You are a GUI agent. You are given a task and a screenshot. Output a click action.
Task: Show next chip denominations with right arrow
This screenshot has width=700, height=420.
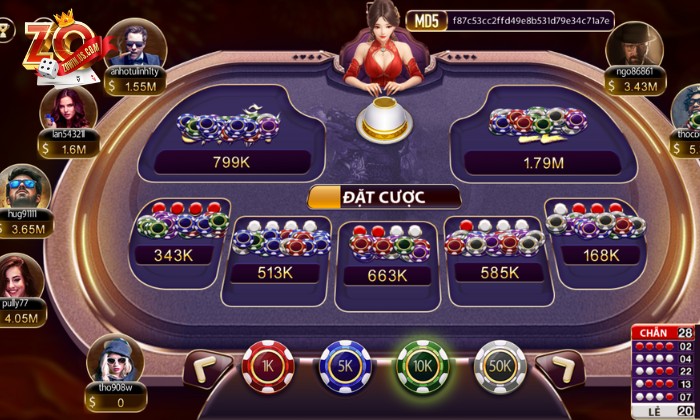click(558, 367)
